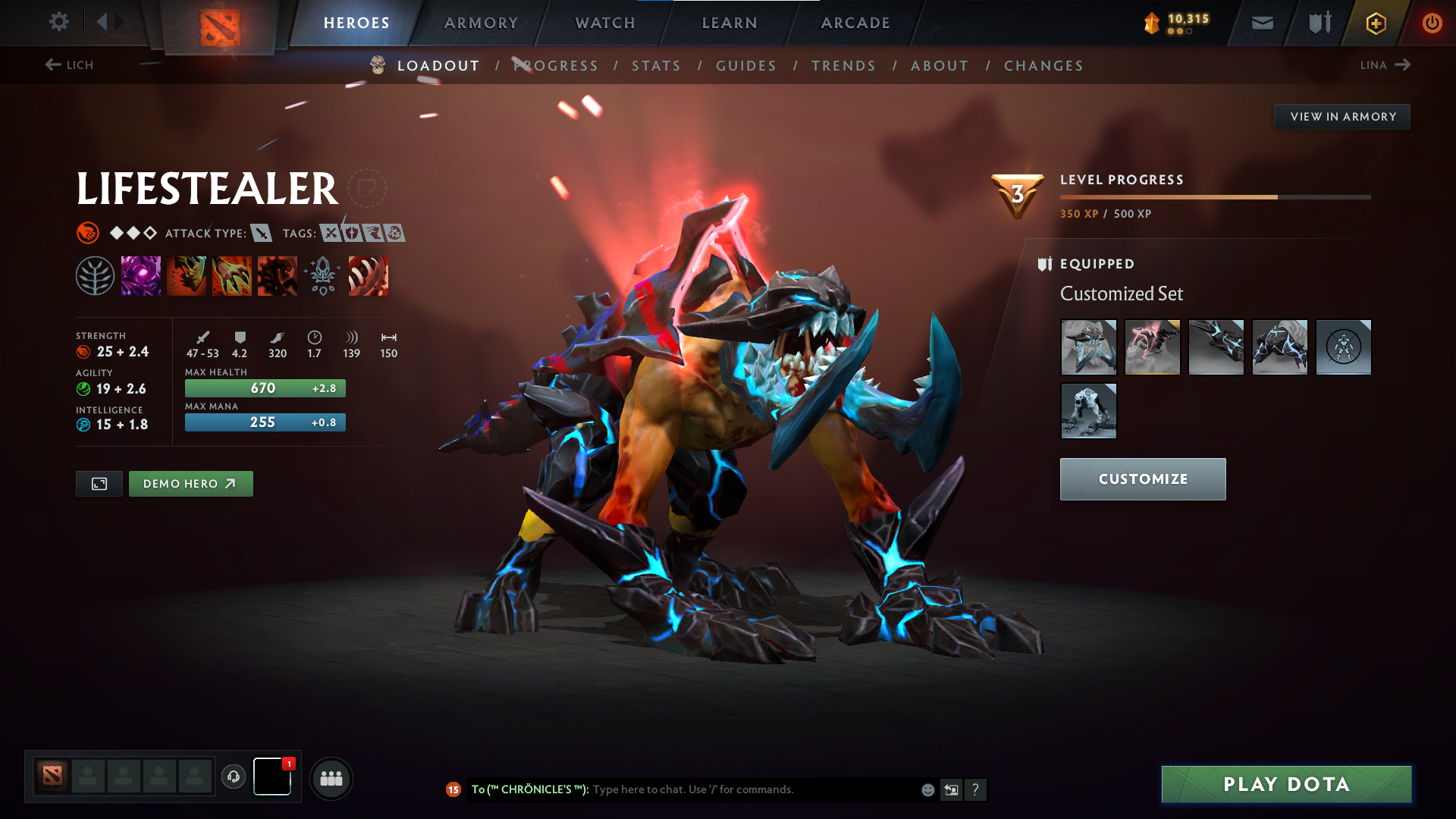Select the Carry tag icon next to Tags

coord(331,233)
